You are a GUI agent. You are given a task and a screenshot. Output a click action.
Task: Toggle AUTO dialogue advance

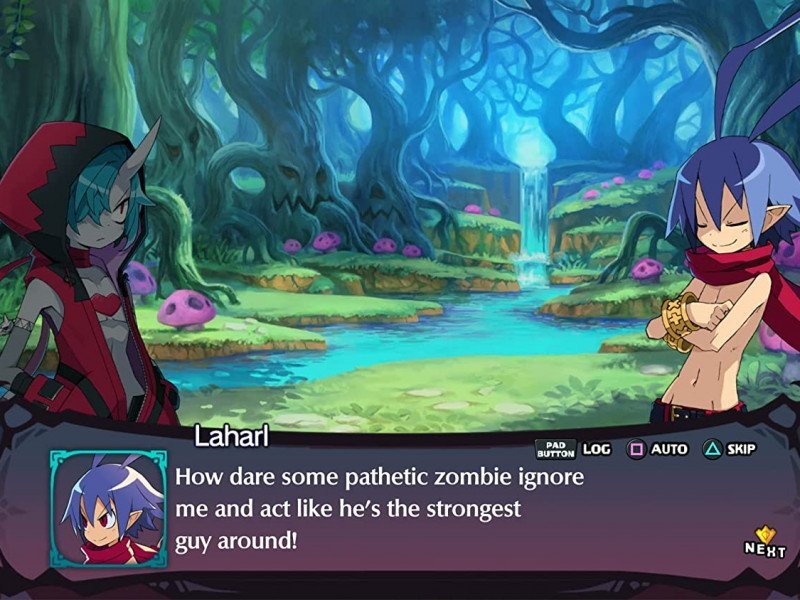(657, 449)
